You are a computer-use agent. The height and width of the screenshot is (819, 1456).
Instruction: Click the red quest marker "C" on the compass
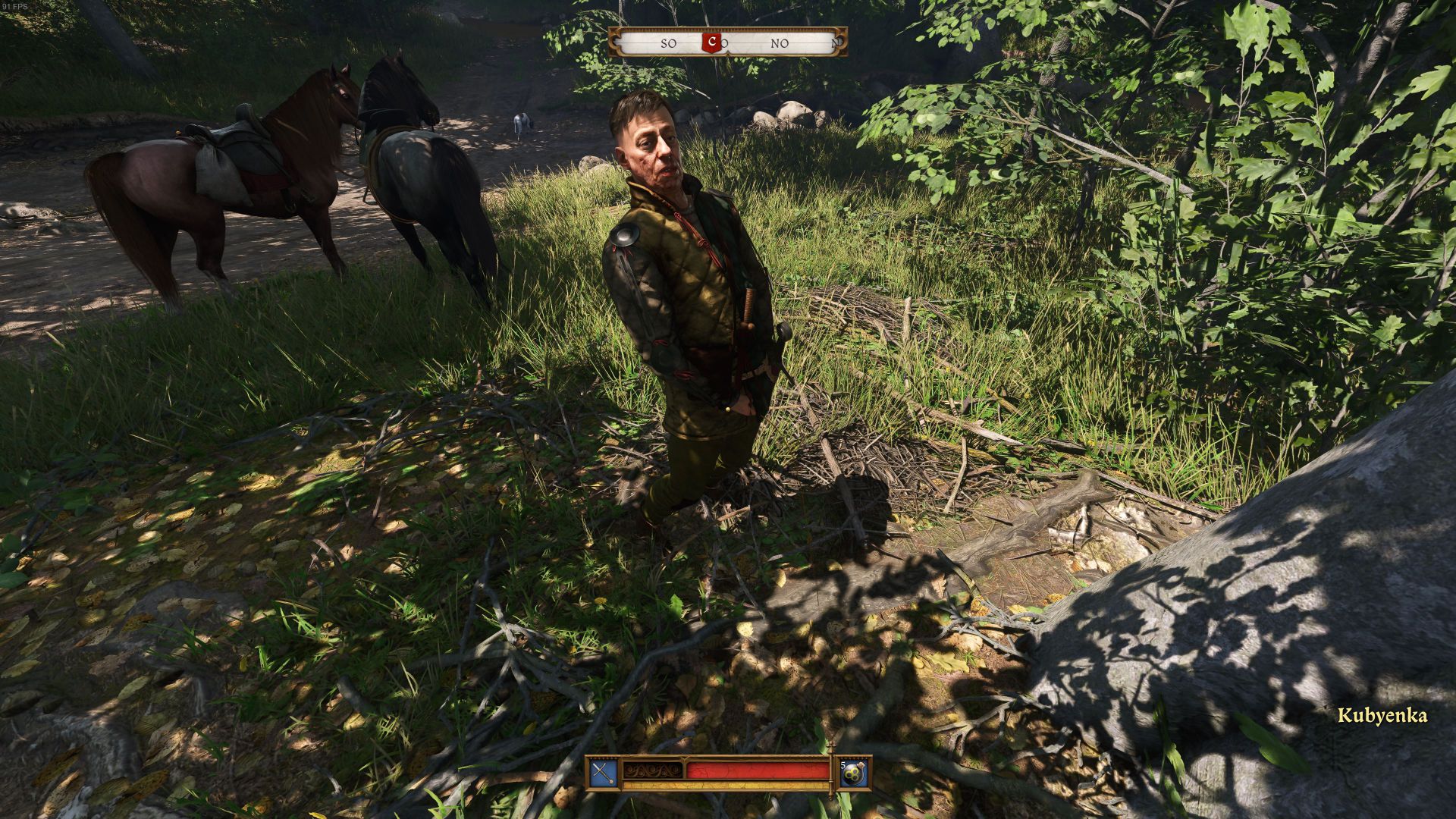tap(712, 42)
